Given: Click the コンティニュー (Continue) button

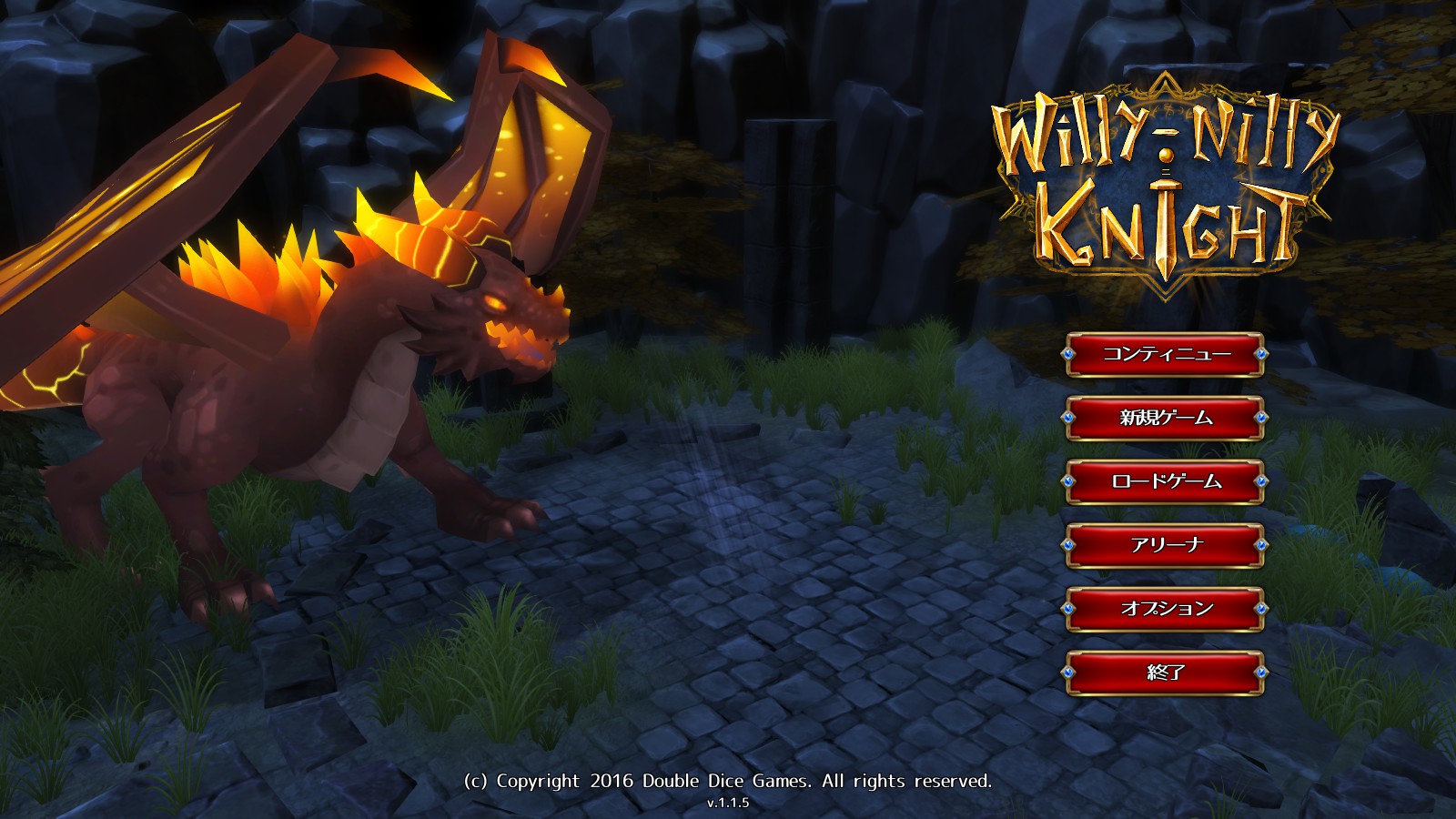Looking at the screenshot, I should tap(1166, 354).
